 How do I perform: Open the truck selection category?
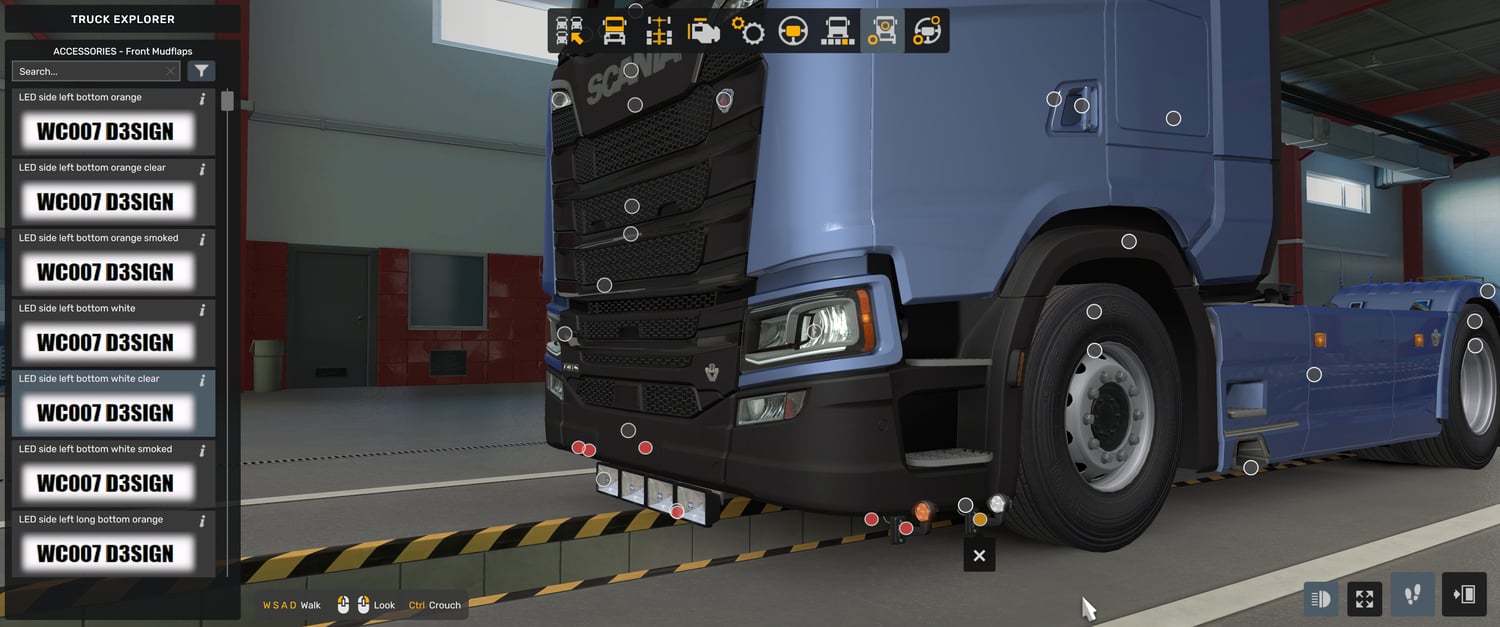(x=570, y=31)
